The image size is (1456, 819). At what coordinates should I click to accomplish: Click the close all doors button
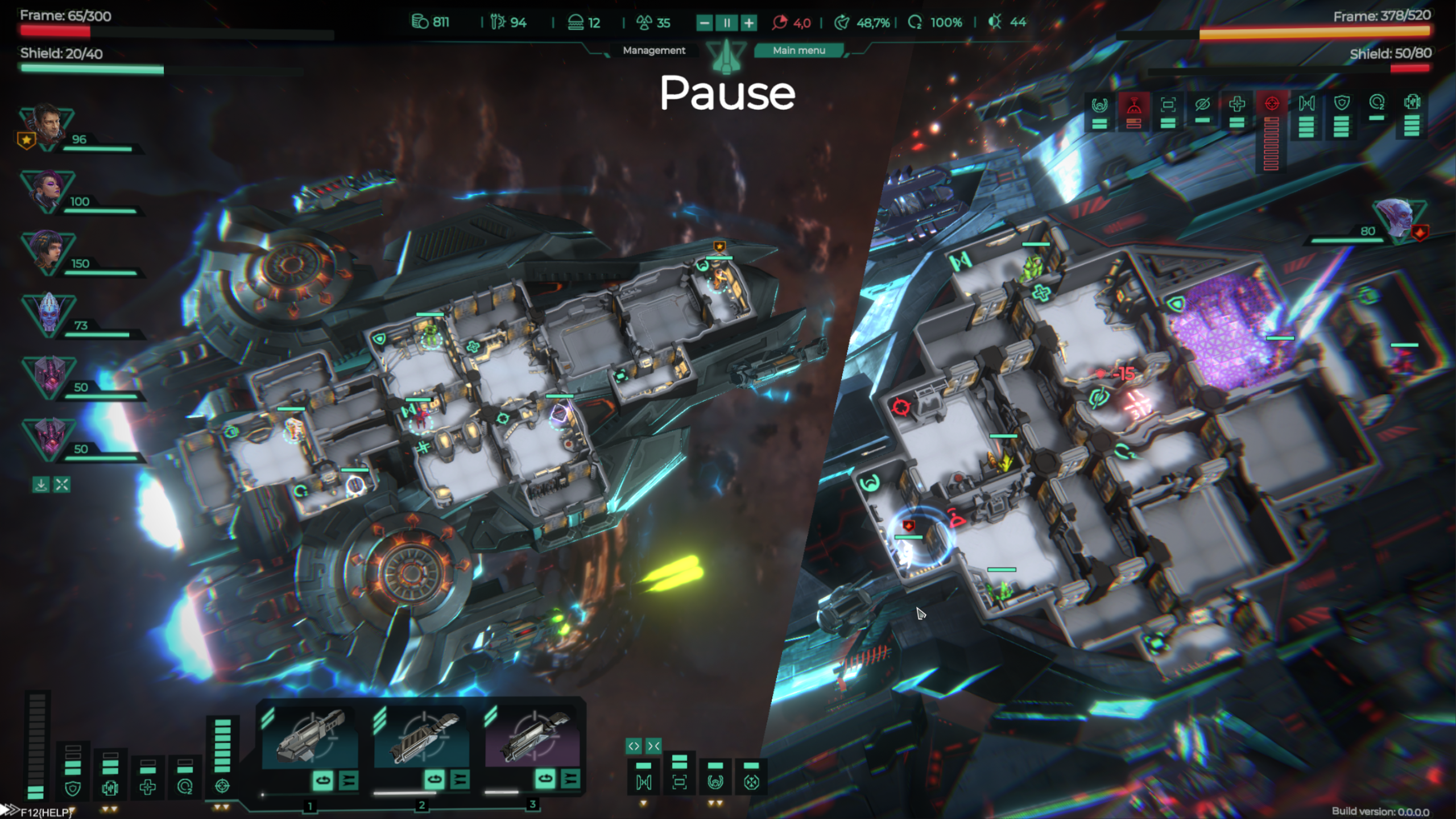[x=653, y=746]
